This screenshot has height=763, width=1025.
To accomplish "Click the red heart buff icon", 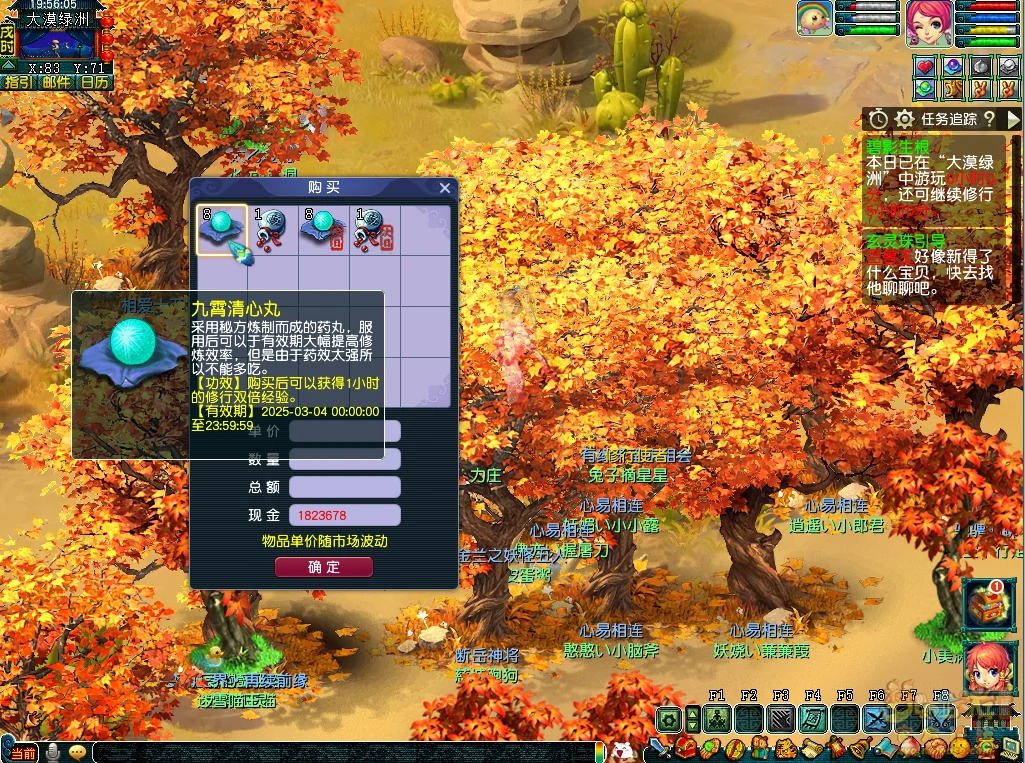I will (925, 66).
